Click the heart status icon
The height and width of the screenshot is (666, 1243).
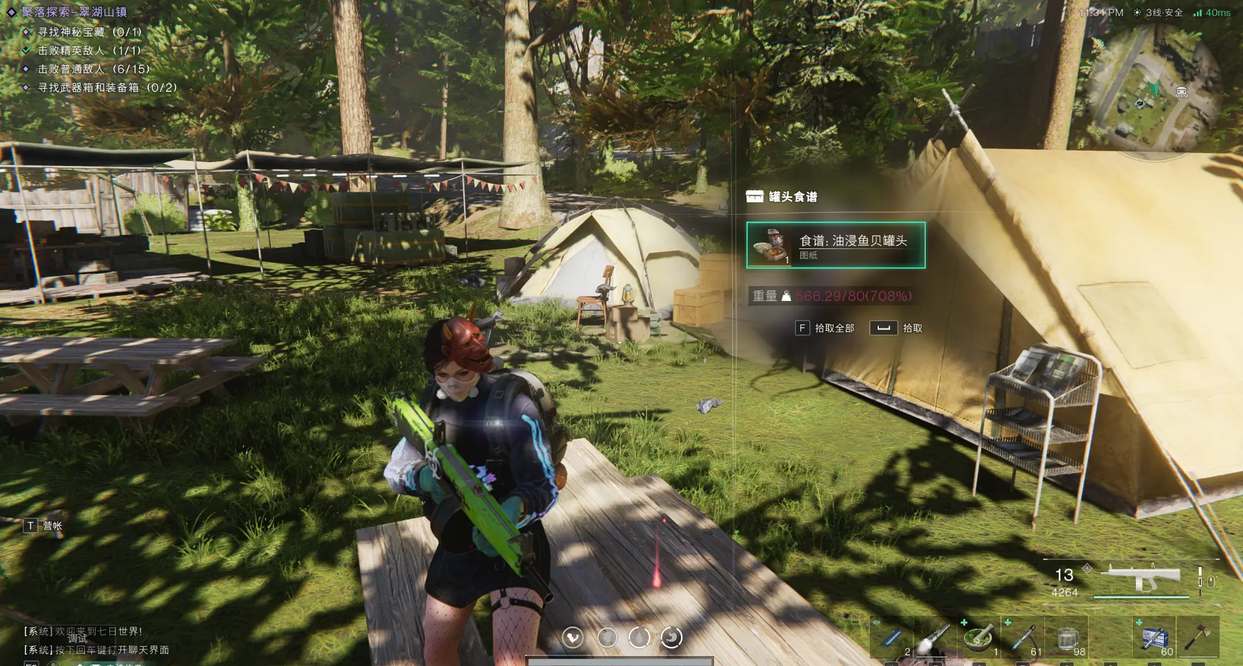[574, 637]
